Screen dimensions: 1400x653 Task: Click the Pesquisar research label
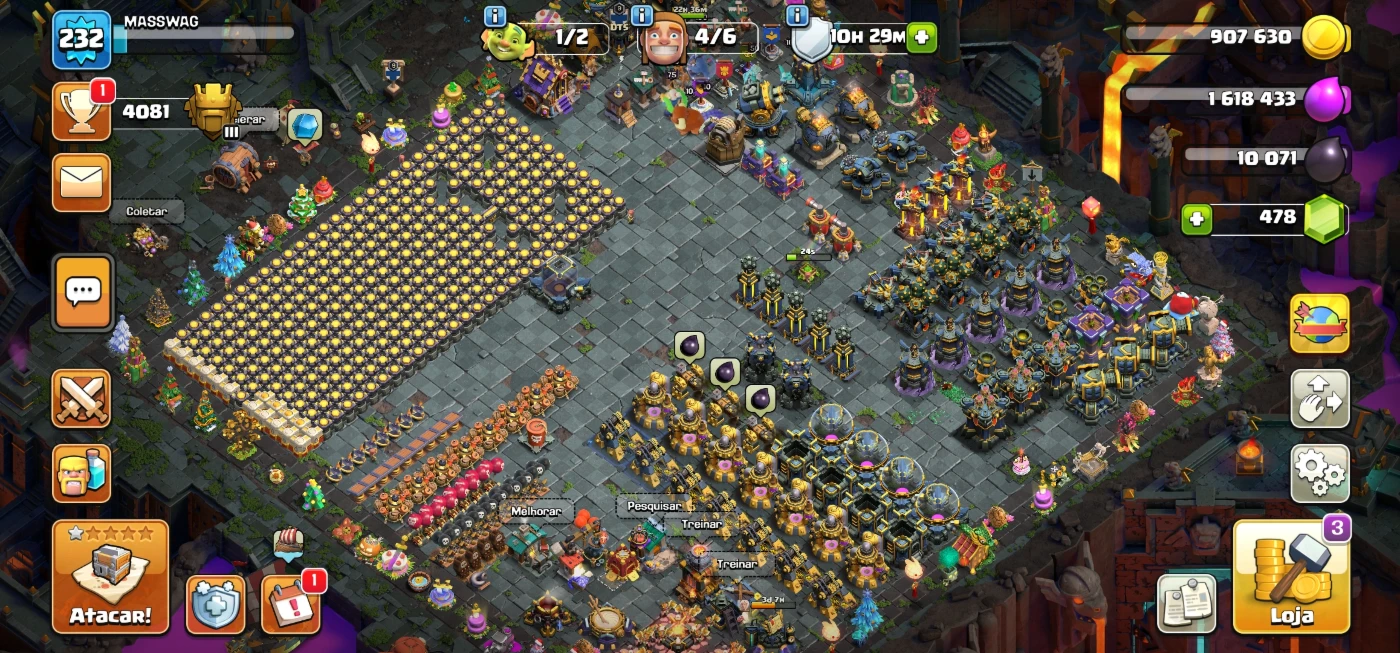coord(654,506)
